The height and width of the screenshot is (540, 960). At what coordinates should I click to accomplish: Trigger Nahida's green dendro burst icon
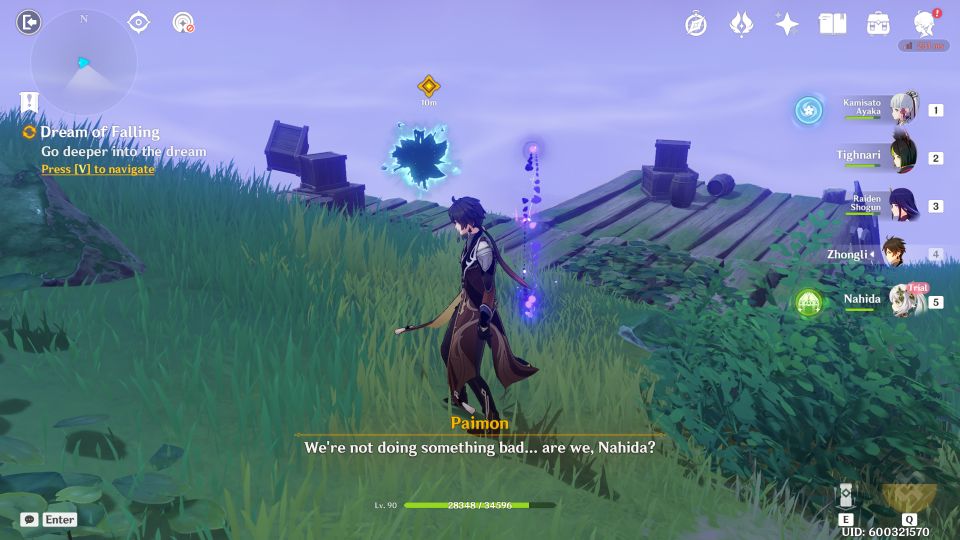click(808, 300)
